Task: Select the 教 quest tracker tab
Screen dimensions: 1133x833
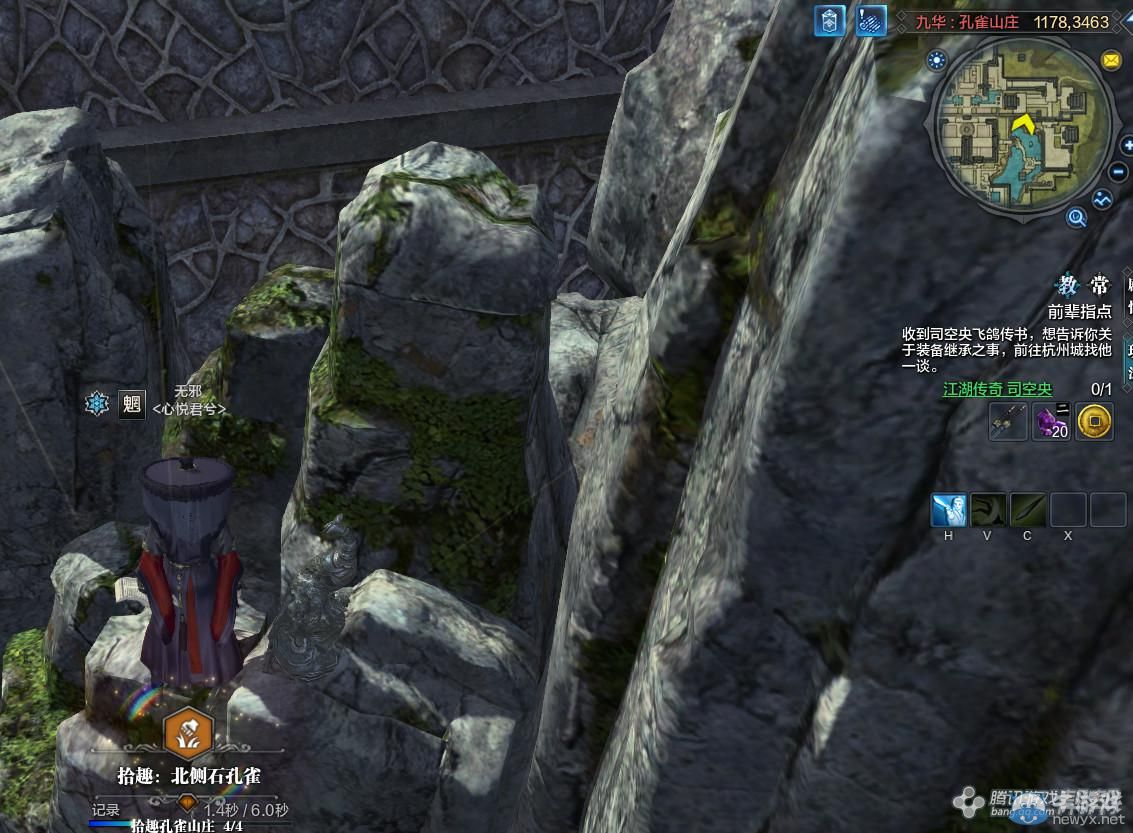Action: (1067, 286)
